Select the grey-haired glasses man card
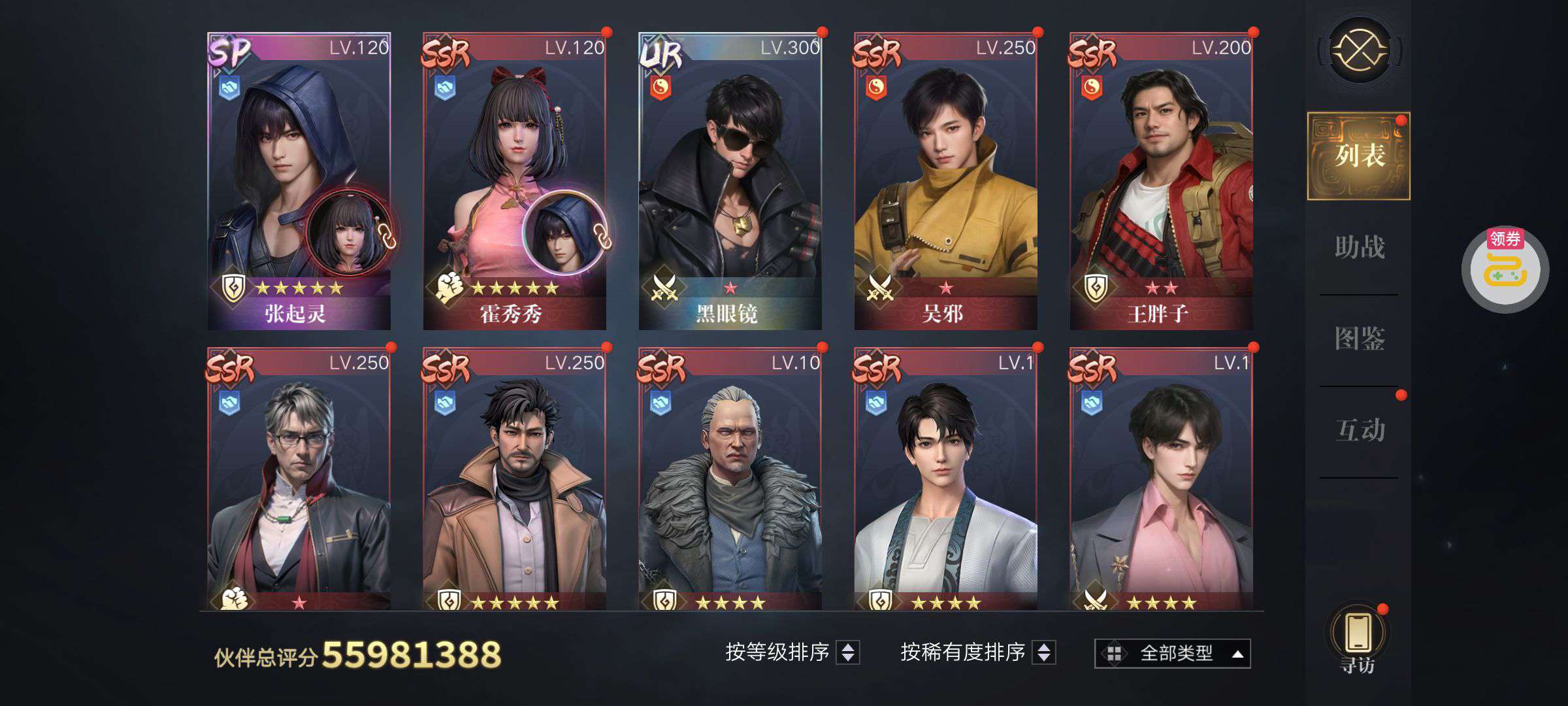The image size is (1568, 706). 299,480
